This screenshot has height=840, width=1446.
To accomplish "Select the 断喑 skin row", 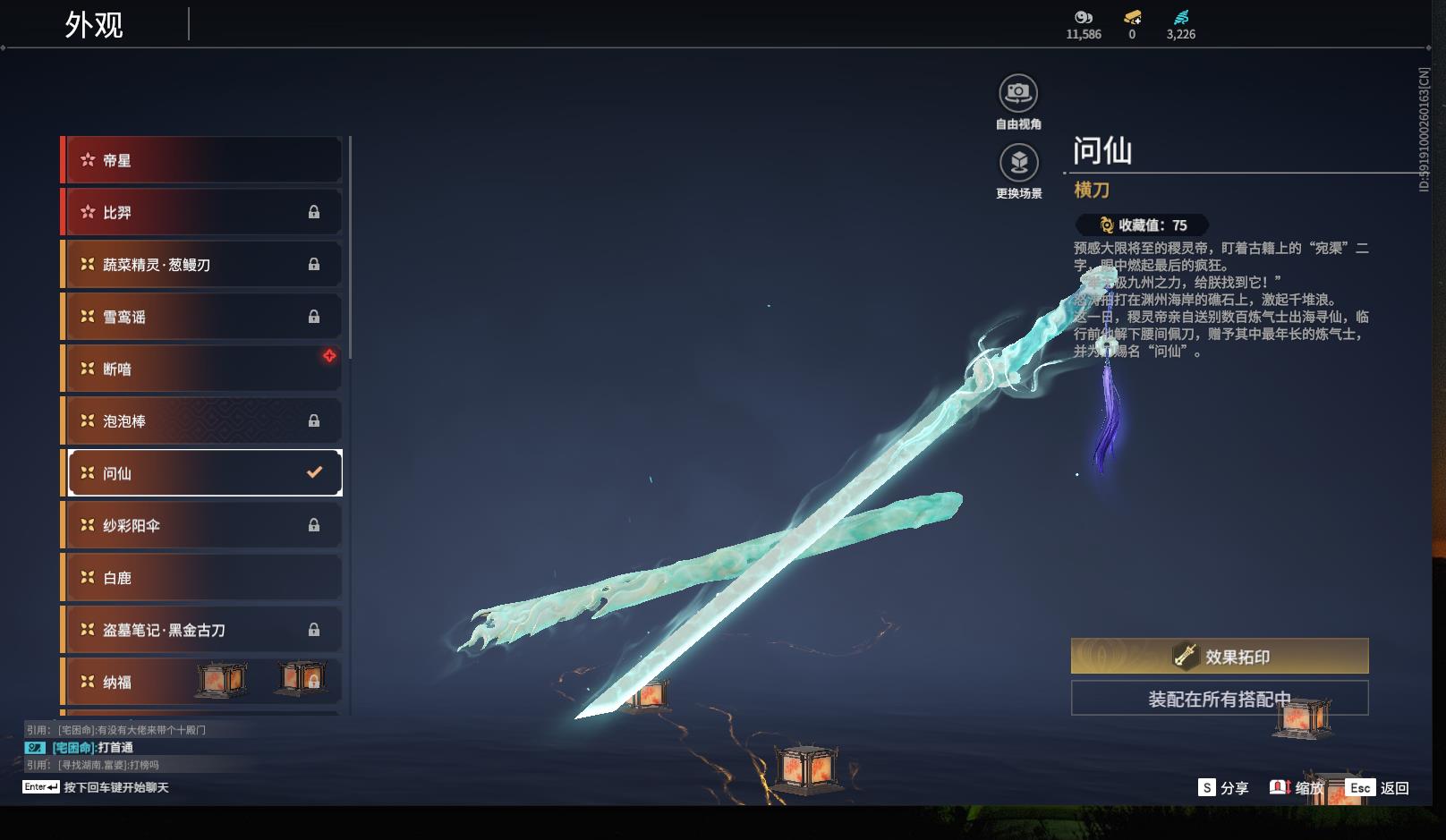I will (x=202, y=369).
